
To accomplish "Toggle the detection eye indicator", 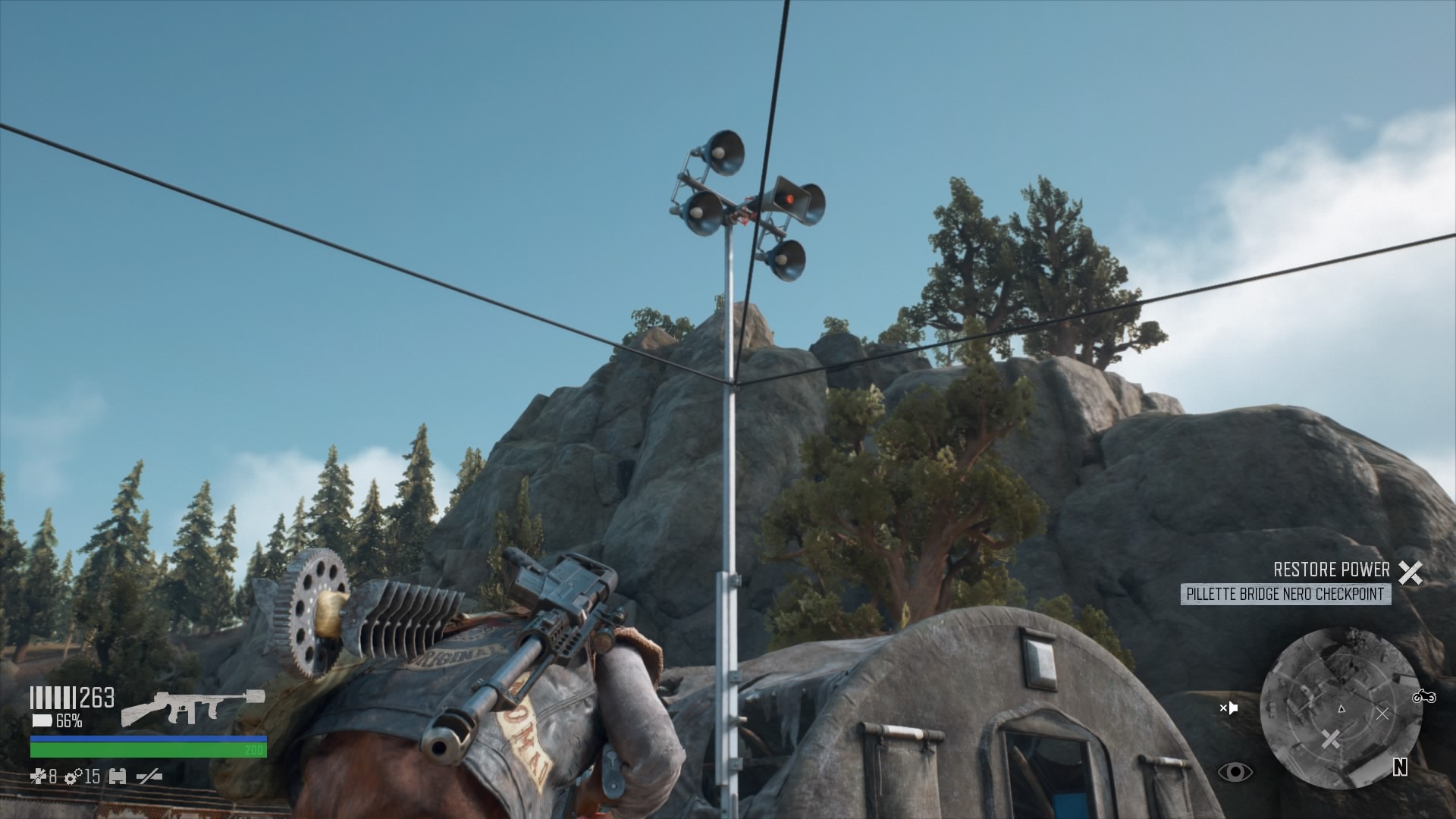I will pyautogui.click(x=1235, y=773).
